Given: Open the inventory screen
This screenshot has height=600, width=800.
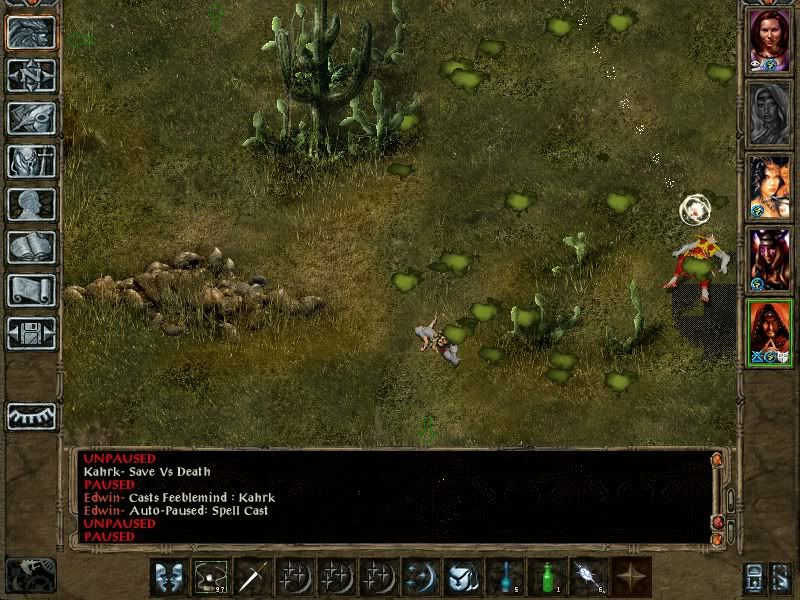Looking at the screenshot, I should 31,161.
